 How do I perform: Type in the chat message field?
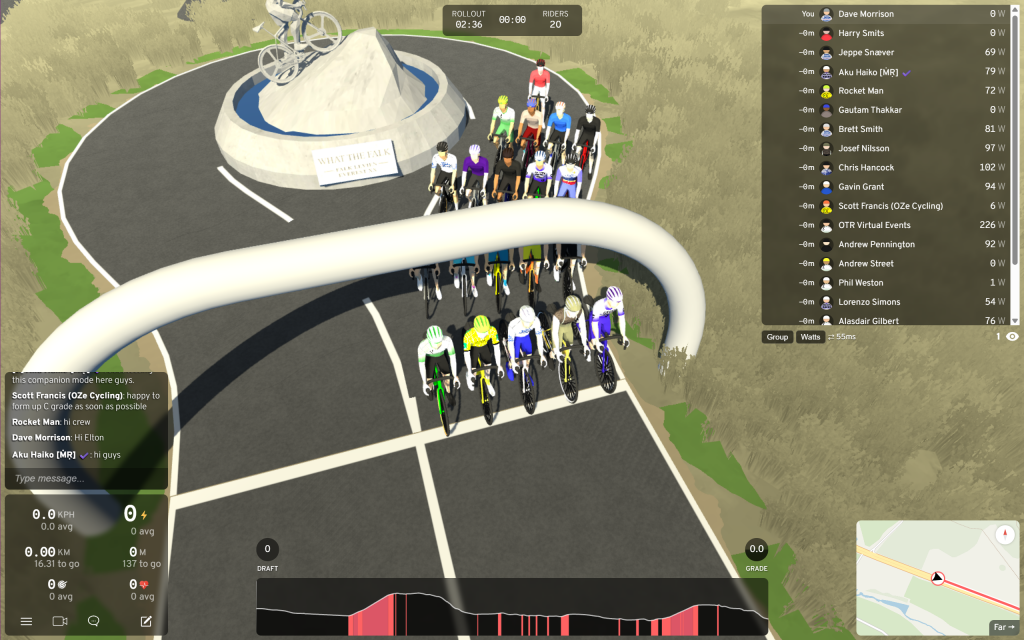85,479
